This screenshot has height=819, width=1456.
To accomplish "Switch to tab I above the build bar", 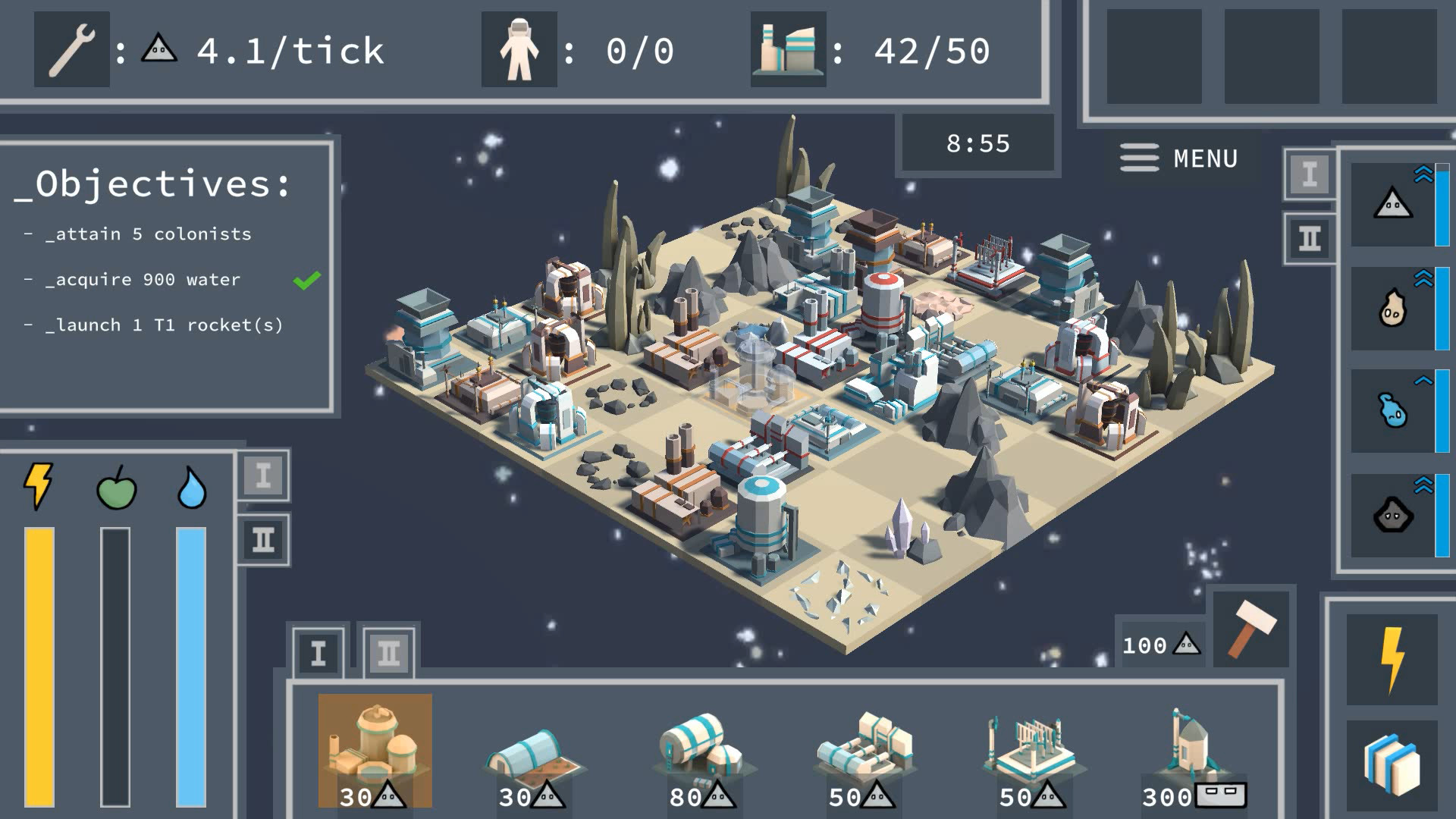I will 318,653.
